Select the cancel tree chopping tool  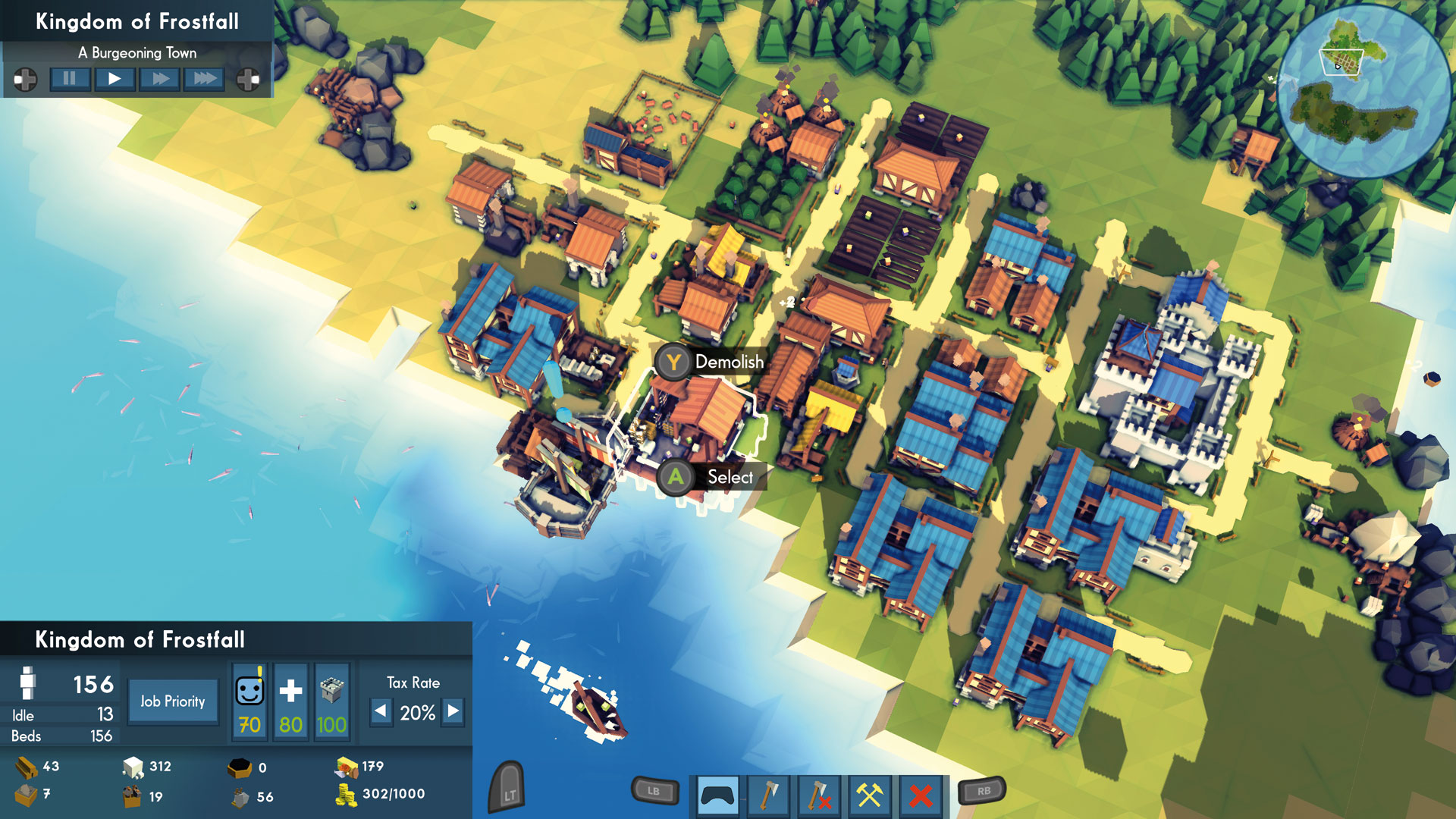click(823, 793)
